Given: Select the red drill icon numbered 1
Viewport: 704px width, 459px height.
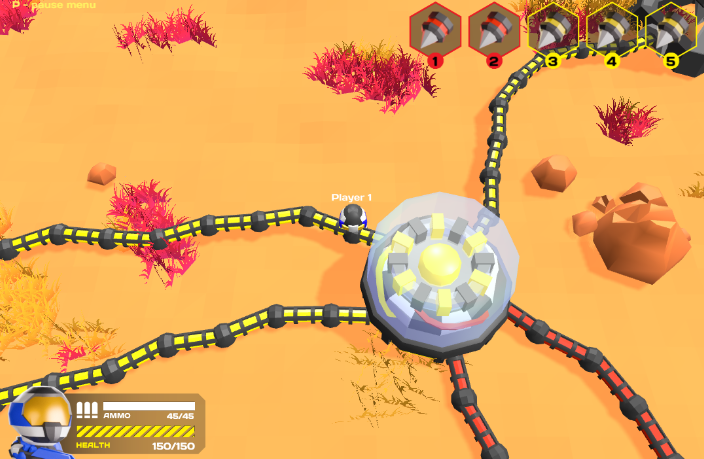Looking at the screenshot, I should (435, 30).
